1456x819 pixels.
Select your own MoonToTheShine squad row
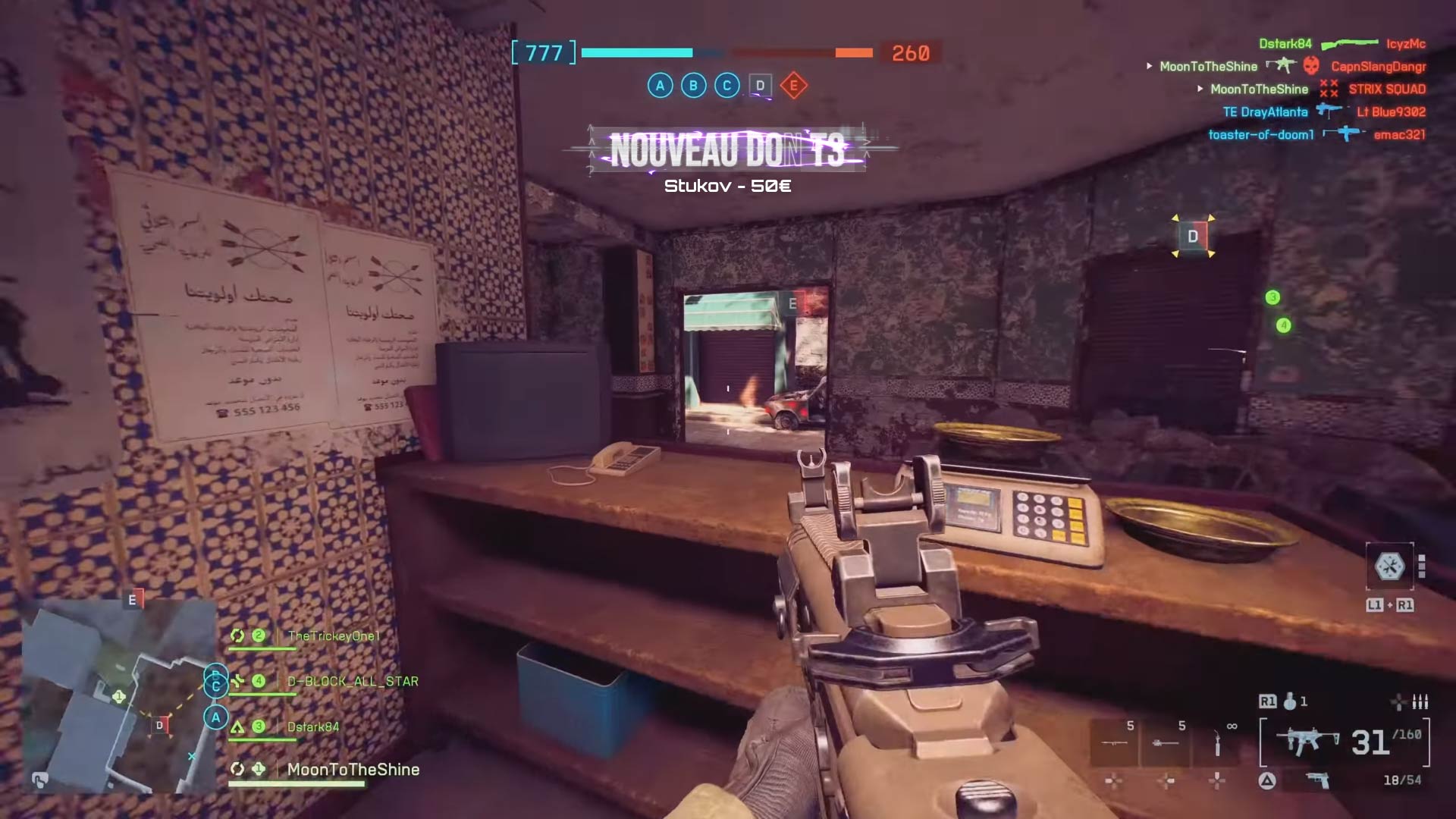click(x=353, y=770)
